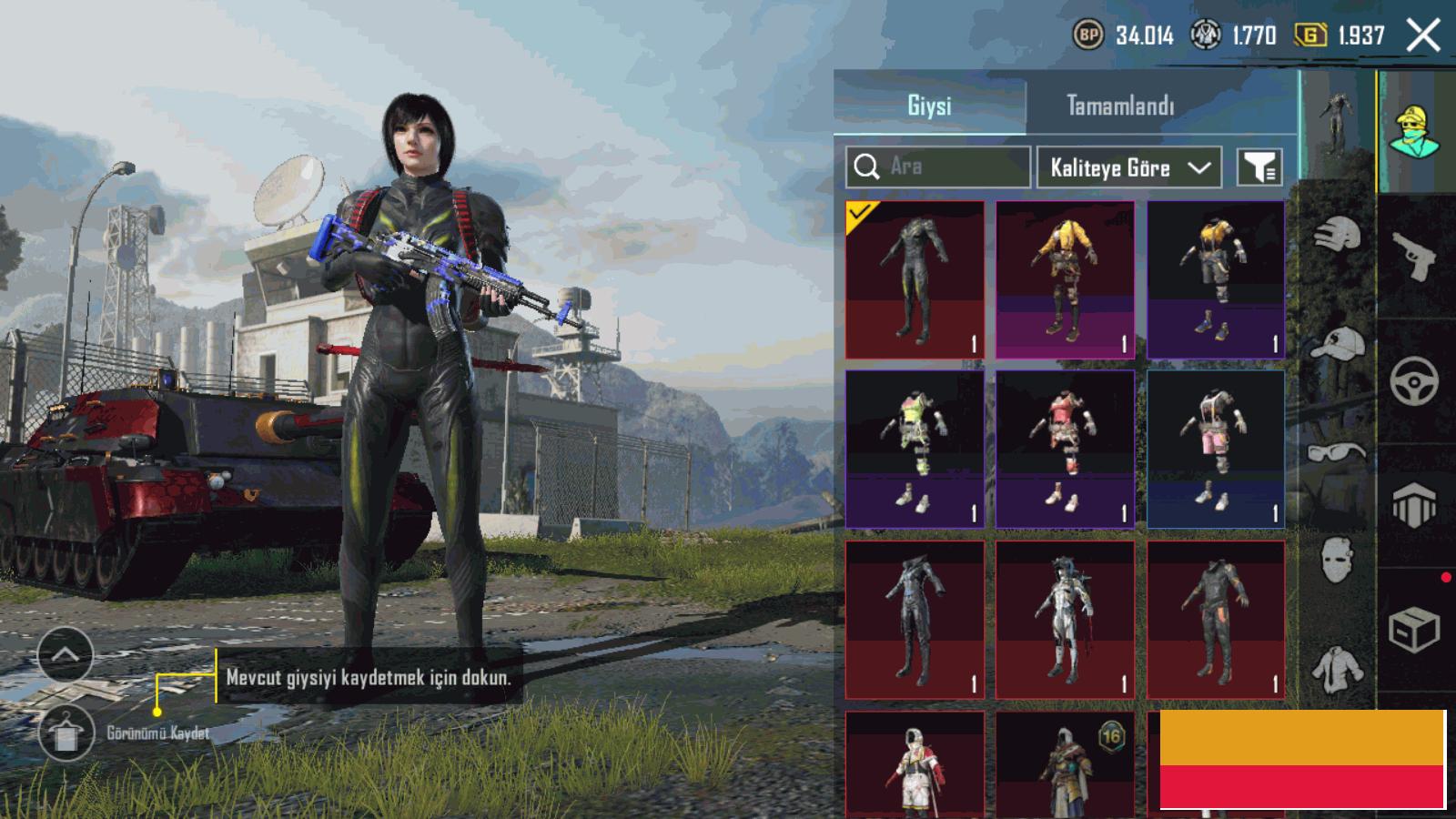The image size is (1456, 819).
Task: Click the Ara search field
Action: coord(938,167)
